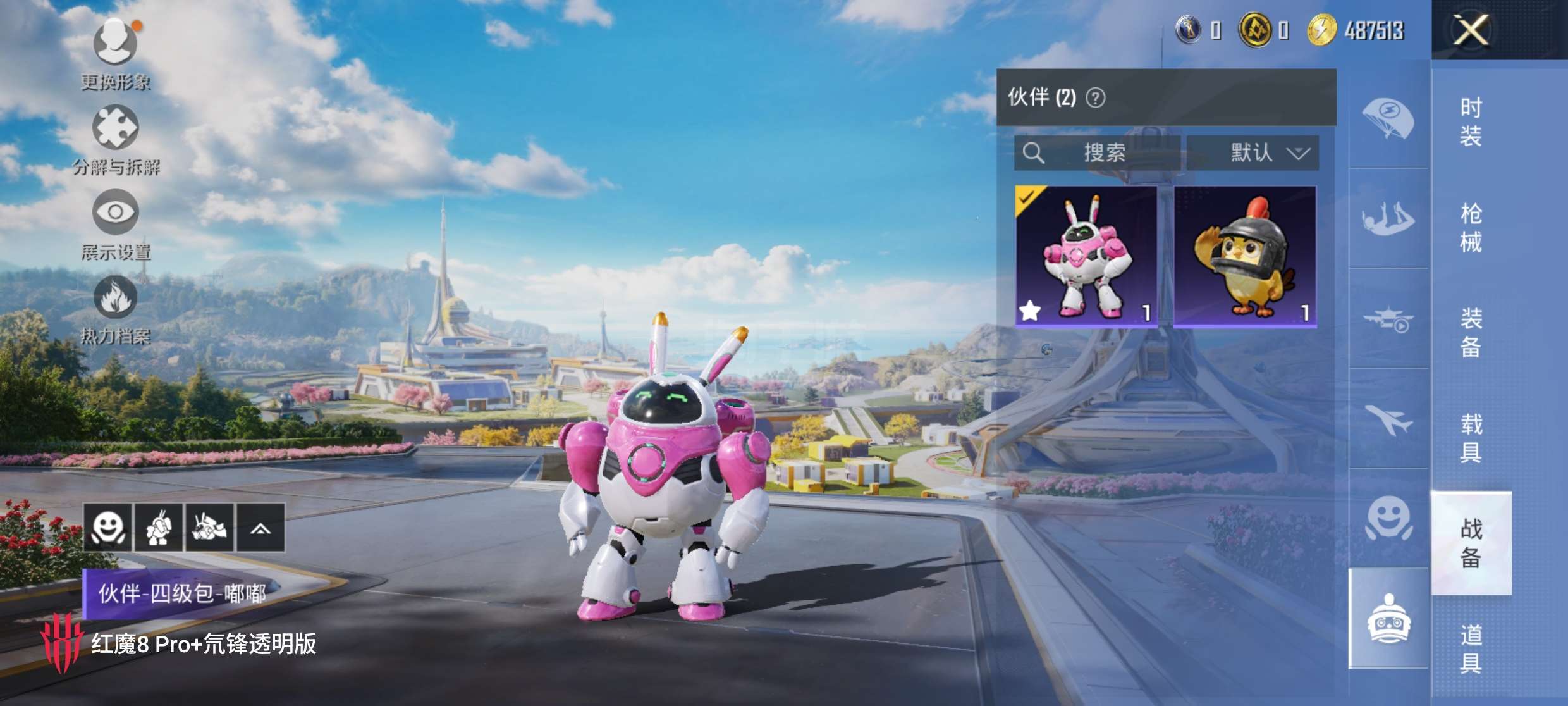Switch to the 装备 tab
The image size is (1568, 706).
(1471, 332)
